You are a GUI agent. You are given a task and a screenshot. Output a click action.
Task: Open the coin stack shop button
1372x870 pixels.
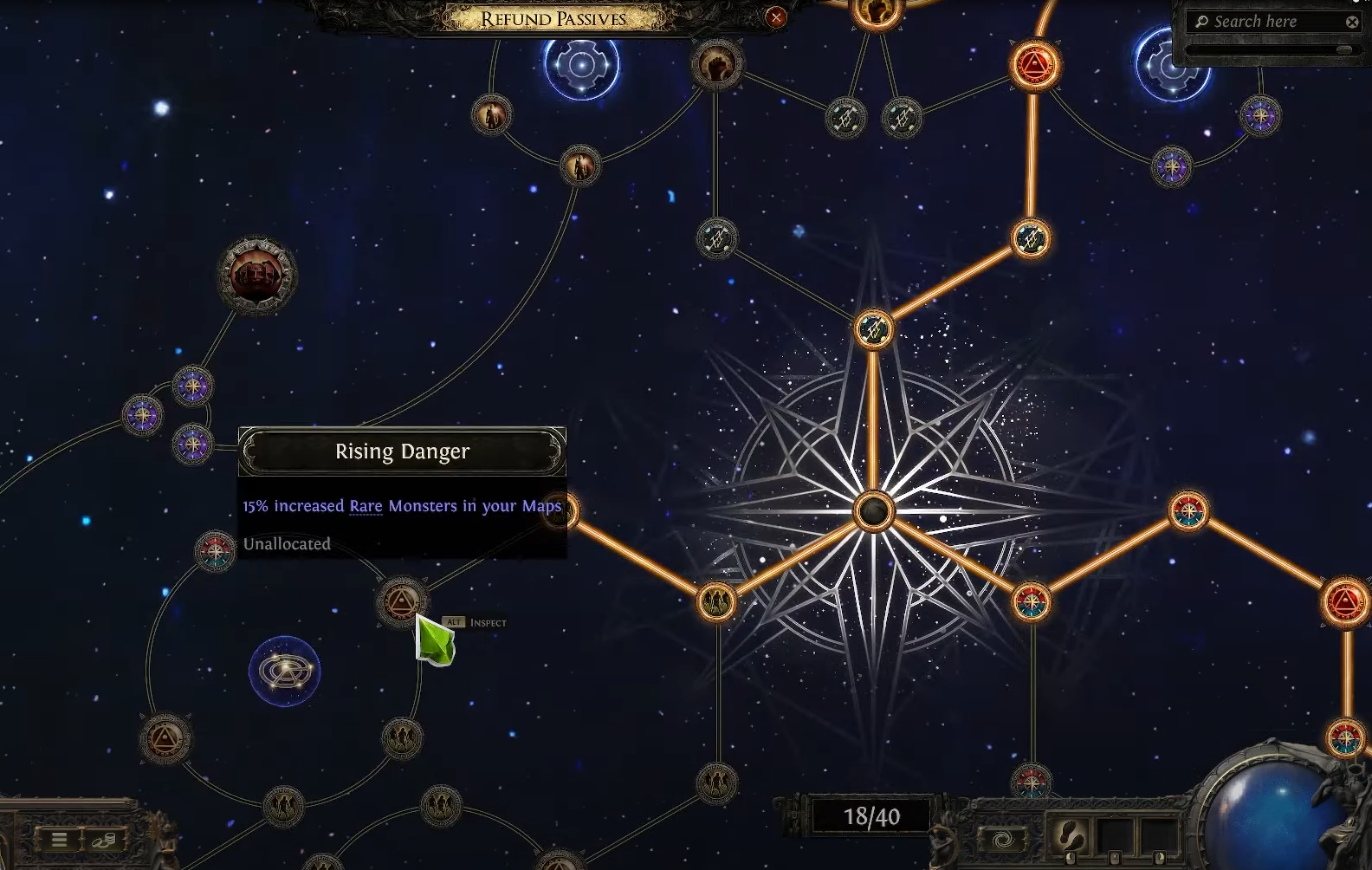tap(104, 839)
